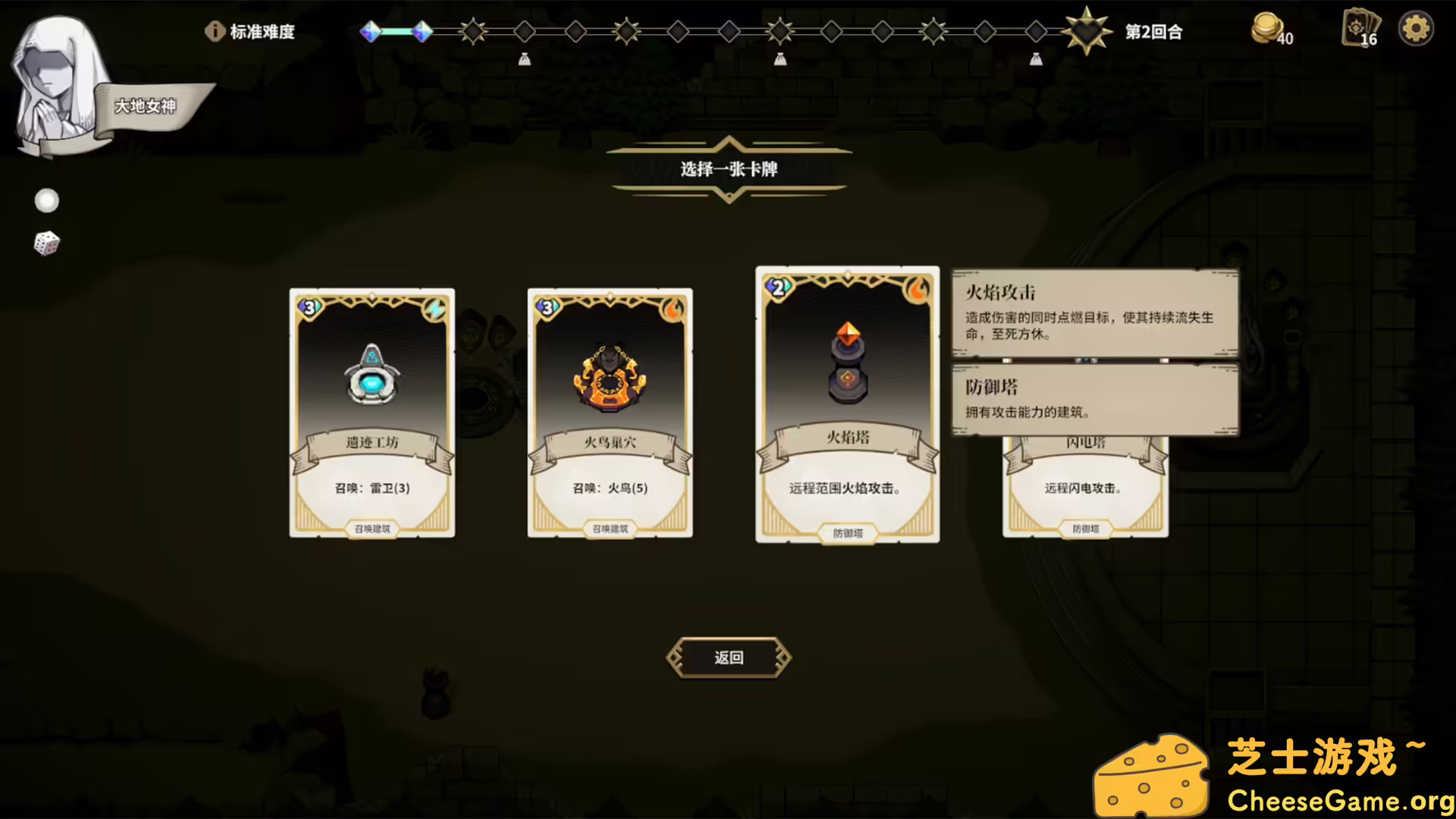
Task: Click a chest marker below the progress map
Action: (524, 59)
